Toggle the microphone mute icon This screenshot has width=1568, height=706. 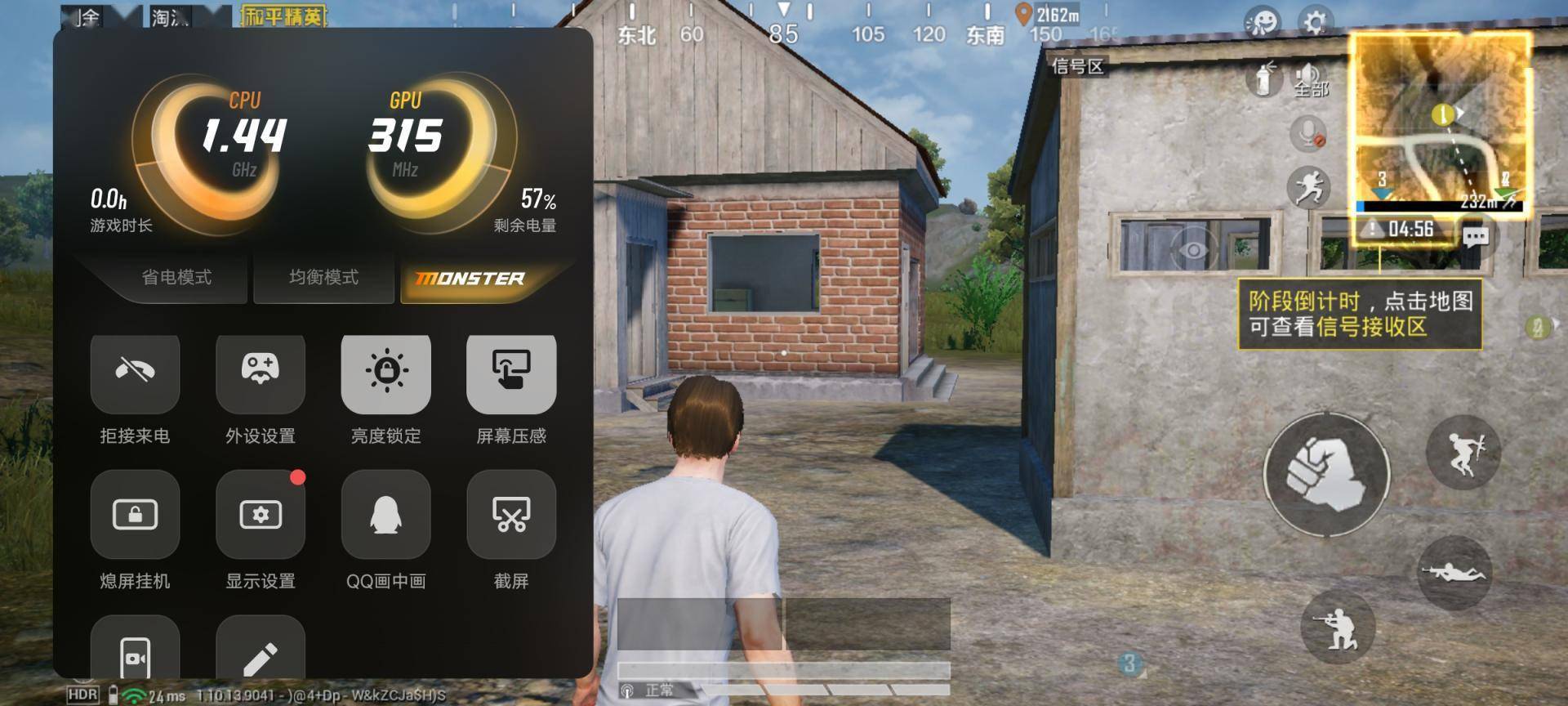[1308, 133]
